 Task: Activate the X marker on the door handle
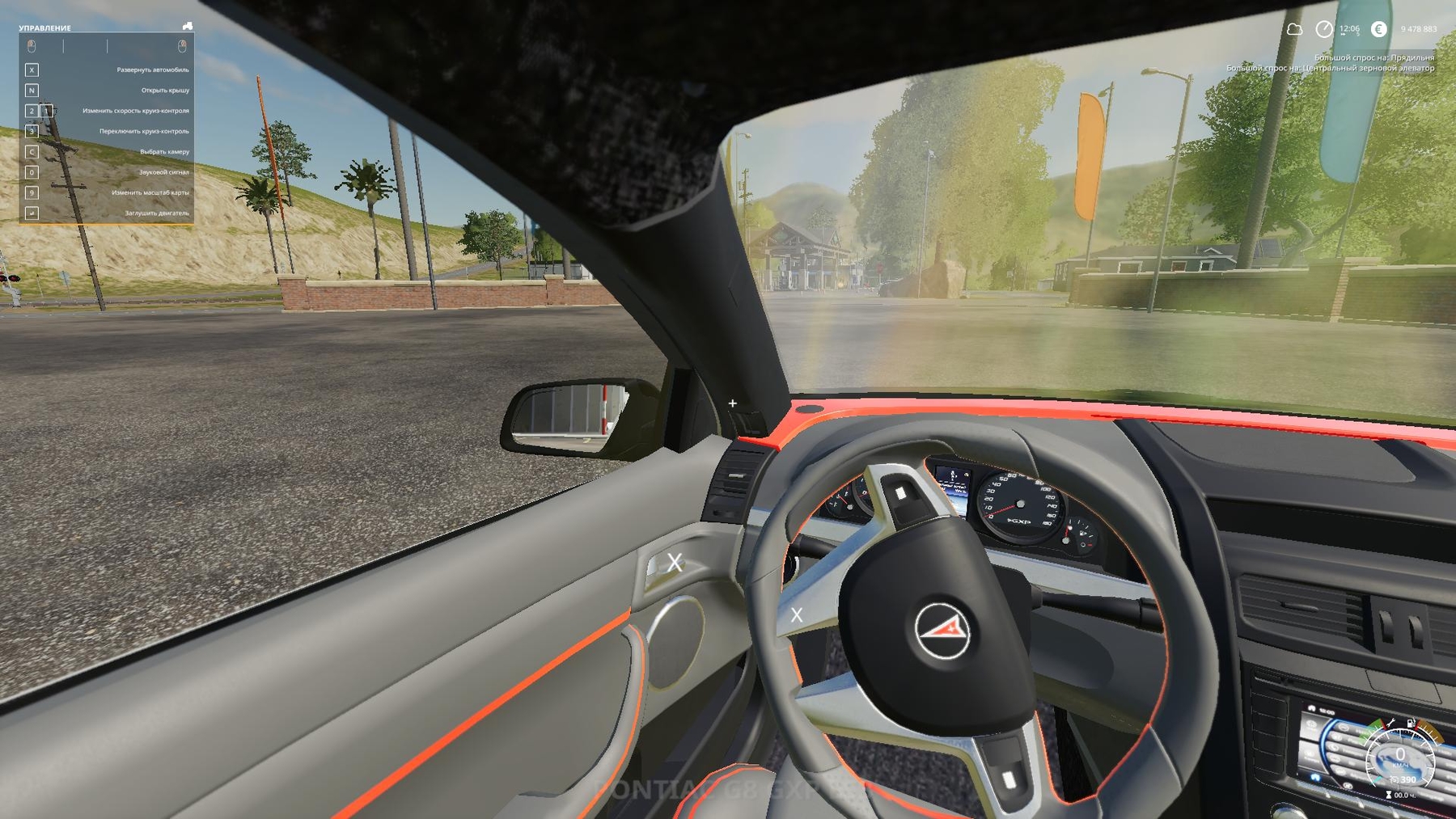[675, 563]
